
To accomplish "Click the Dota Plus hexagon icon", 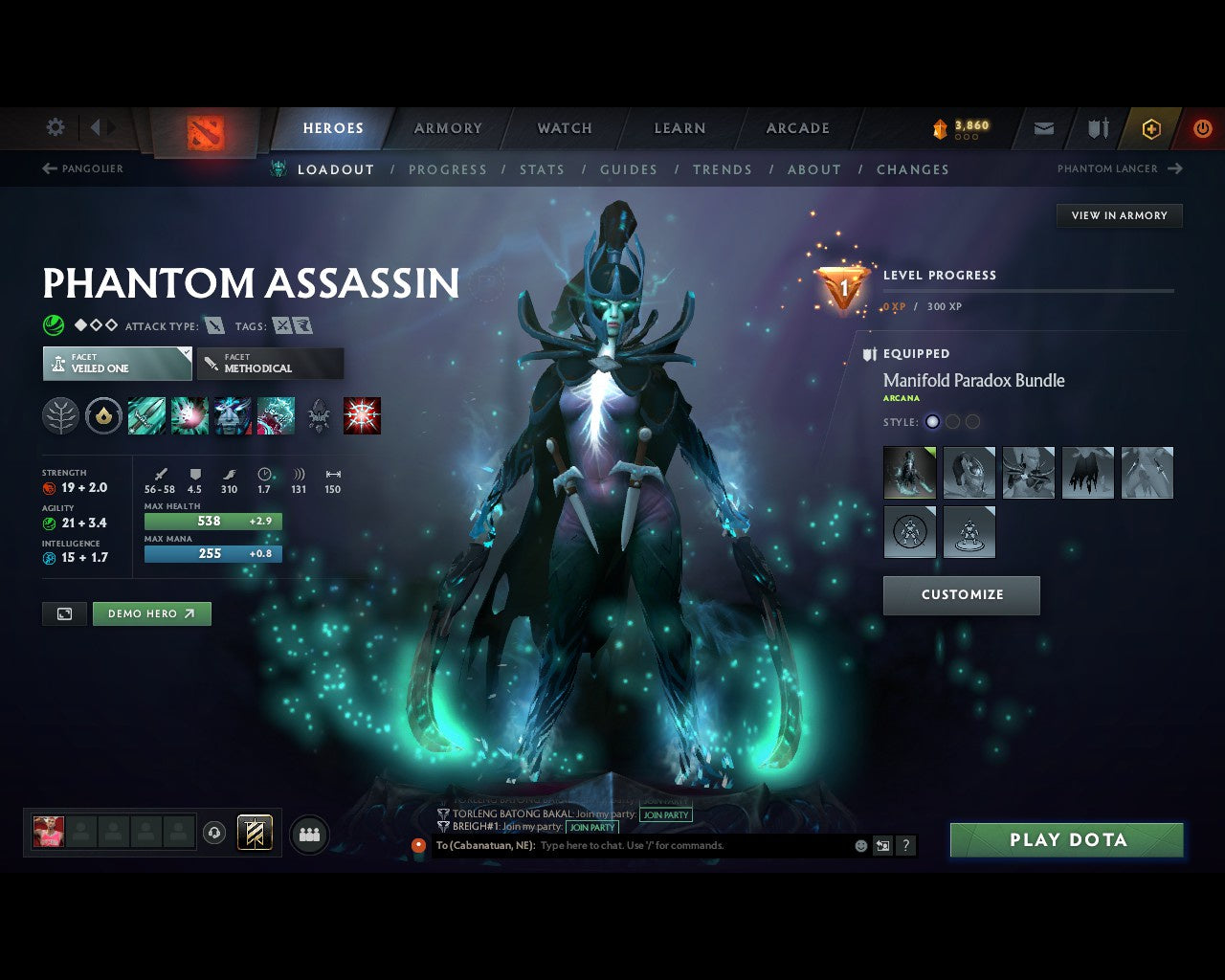I will pos(1151,128).
